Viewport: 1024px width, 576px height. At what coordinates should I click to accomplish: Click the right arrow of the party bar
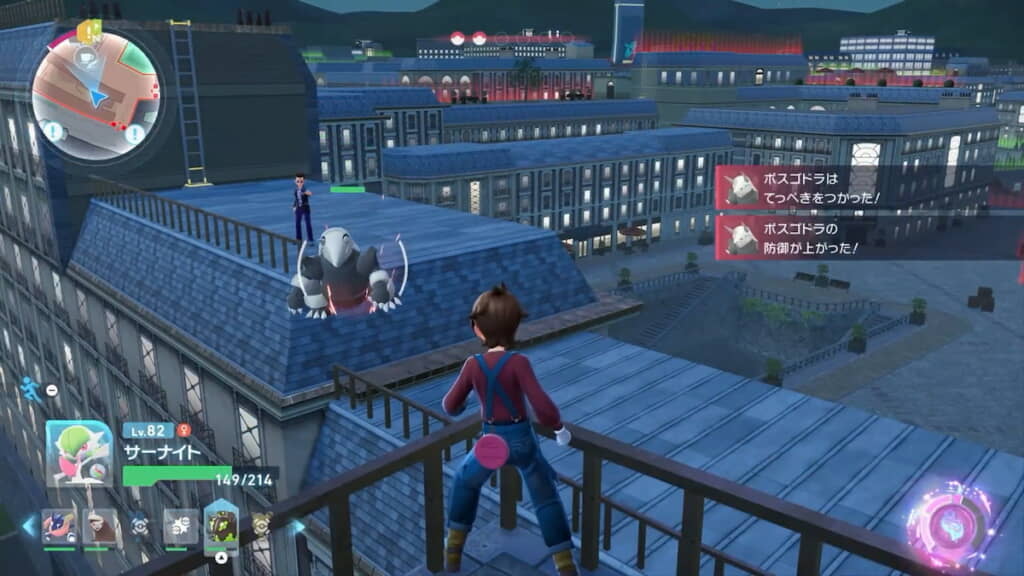[x=297, y=527]
